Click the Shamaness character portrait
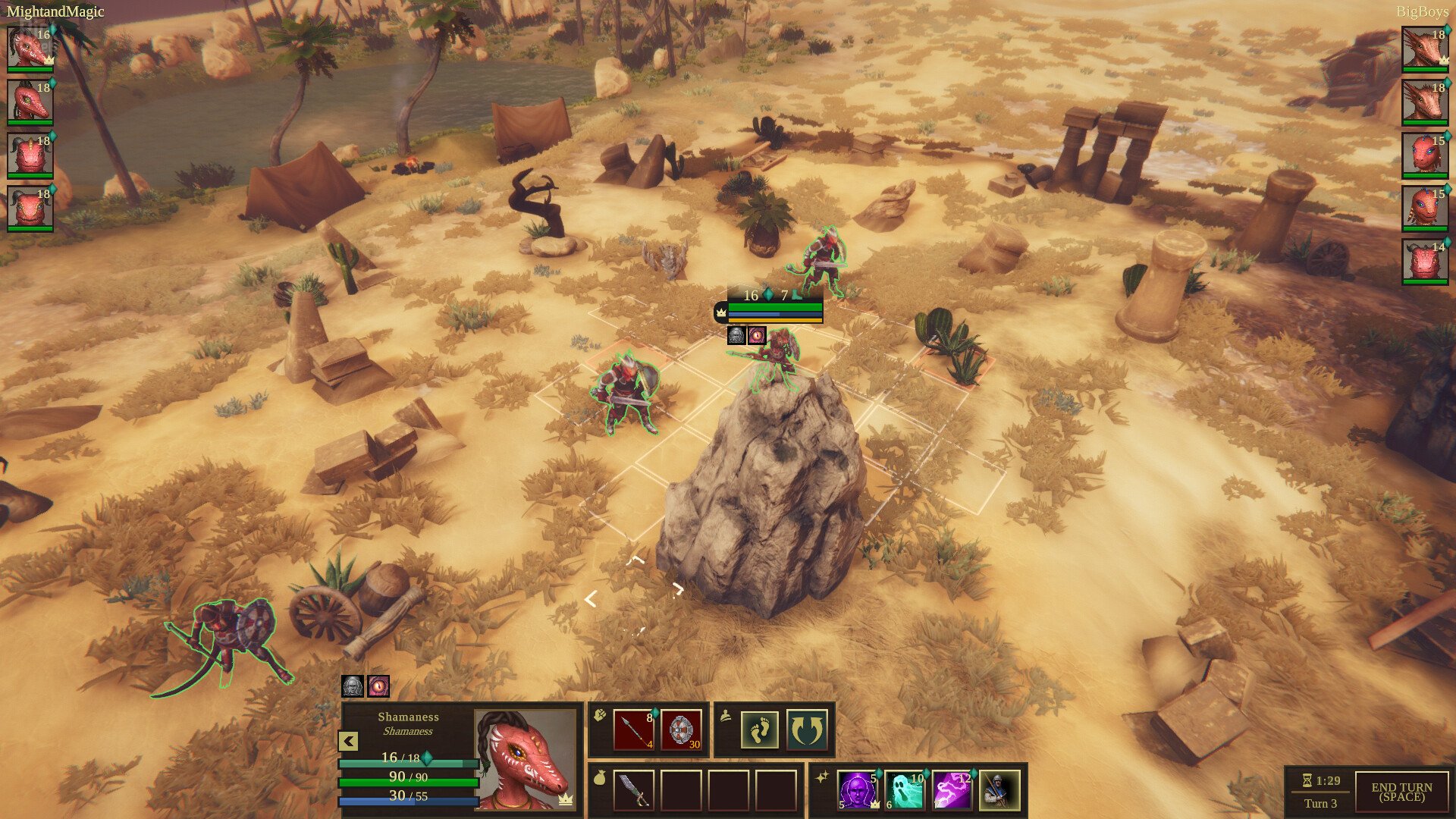The height and width of the screenshot is (819, 1456). [x=525, y=759]
